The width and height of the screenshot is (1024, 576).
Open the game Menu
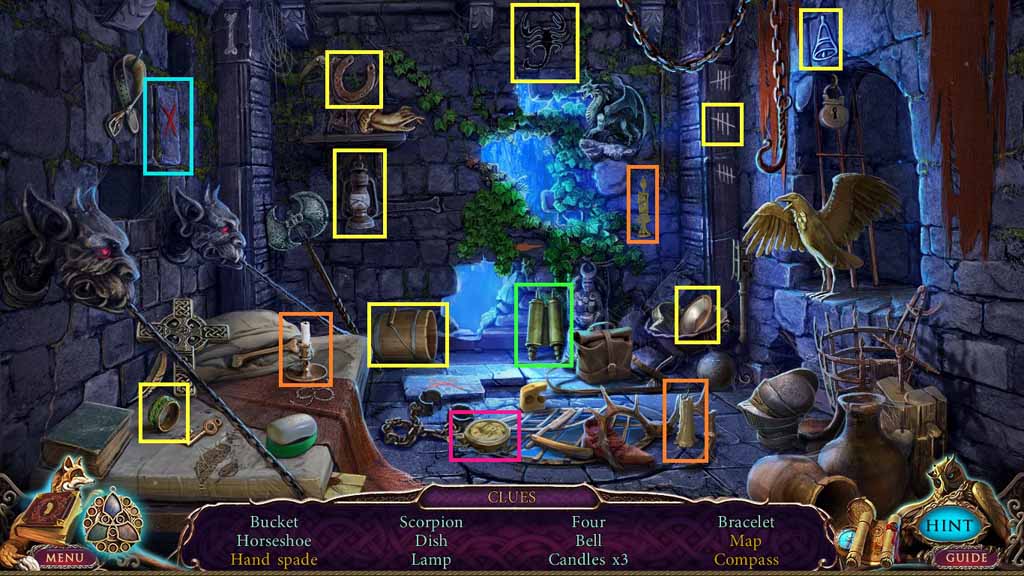[63, 557]
